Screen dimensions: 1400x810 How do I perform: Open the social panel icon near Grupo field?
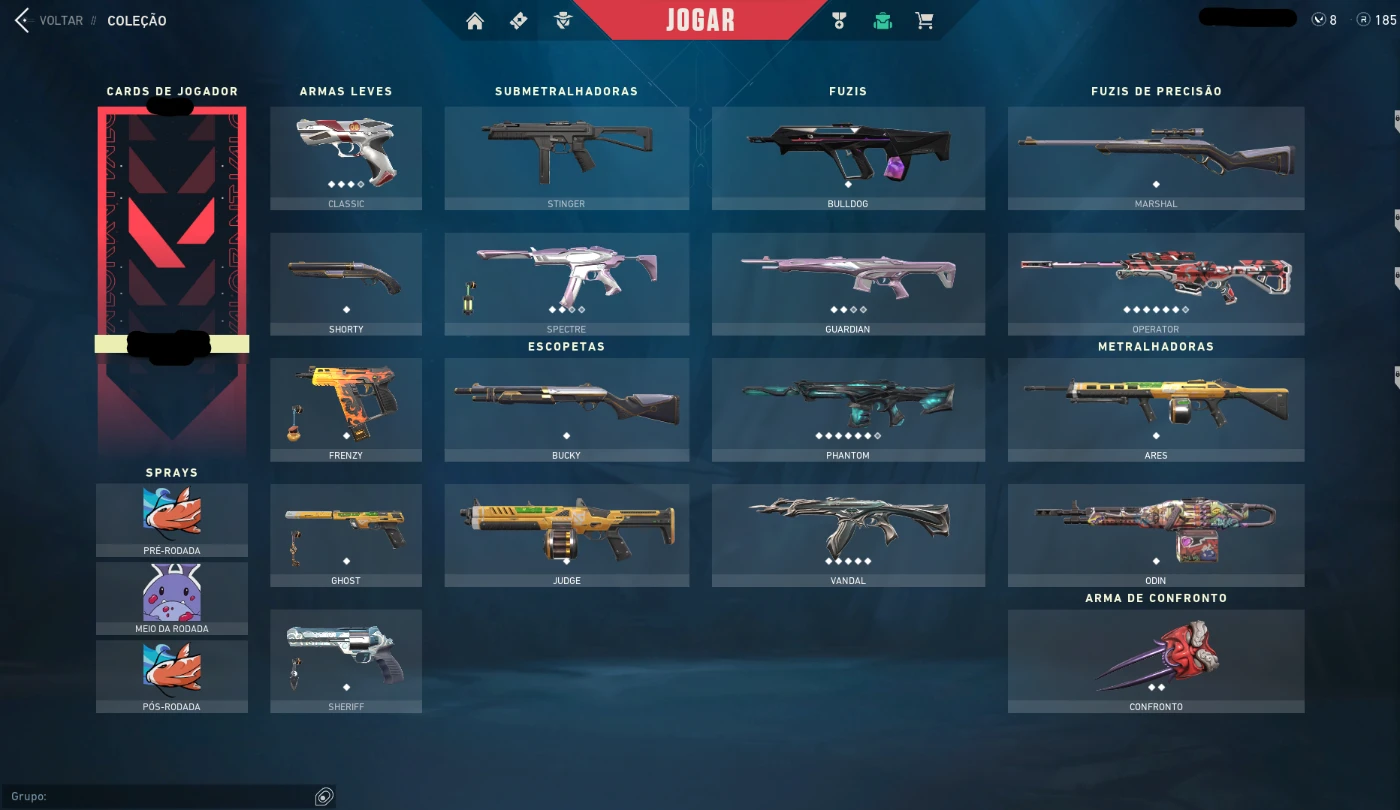tap(322, 795)
